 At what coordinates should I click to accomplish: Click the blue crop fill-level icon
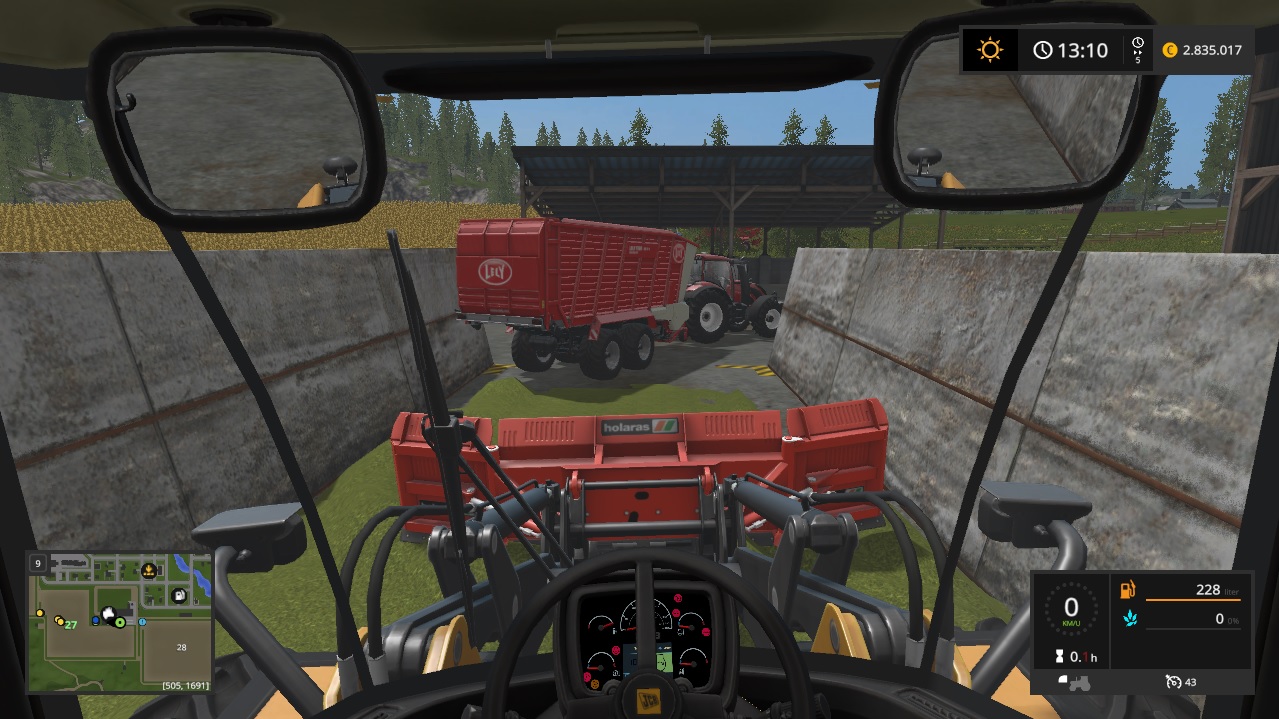[1128, 619]
